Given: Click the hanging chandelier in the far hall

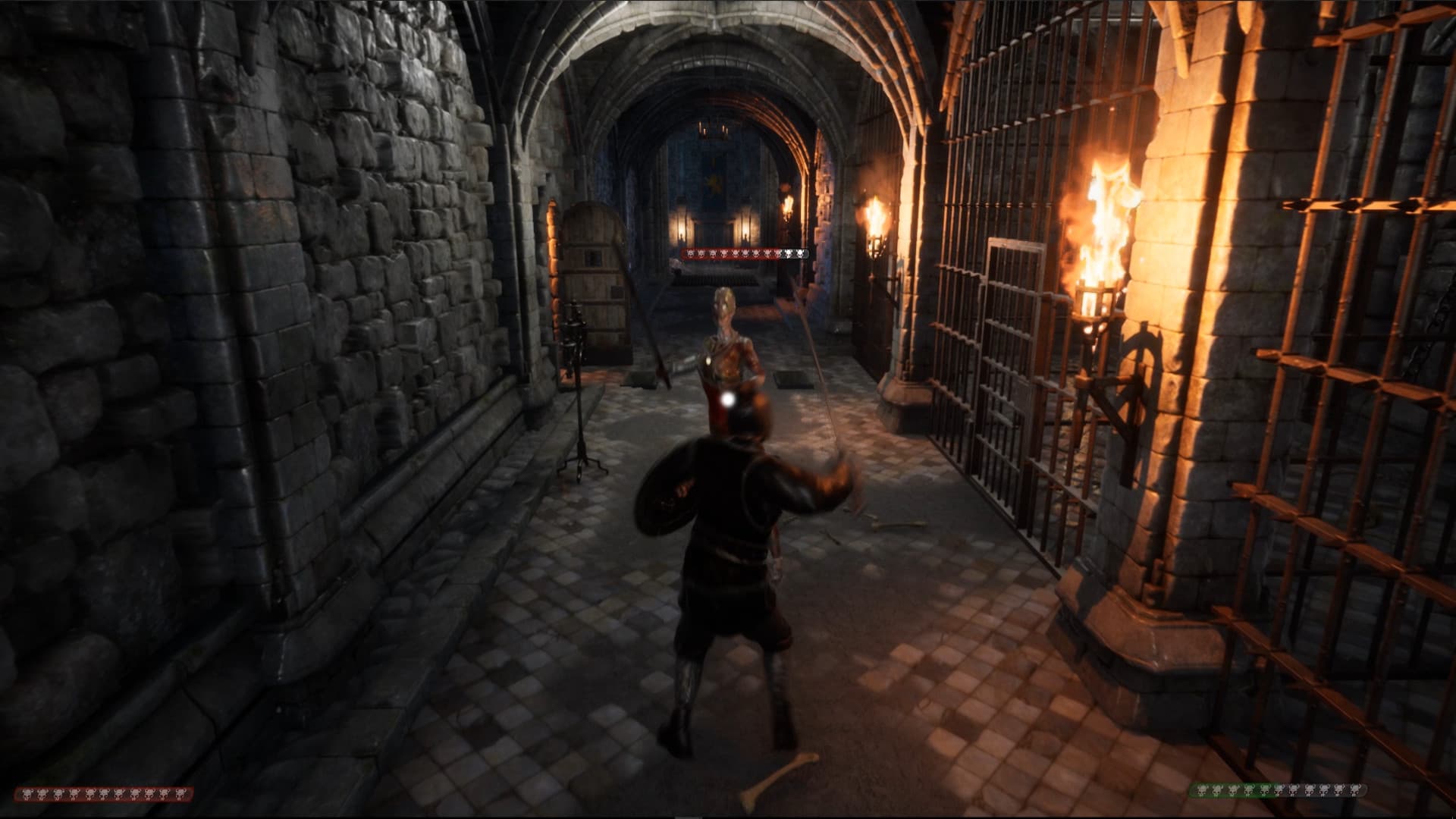Looking at the screenshot, I should pos(713,129).
